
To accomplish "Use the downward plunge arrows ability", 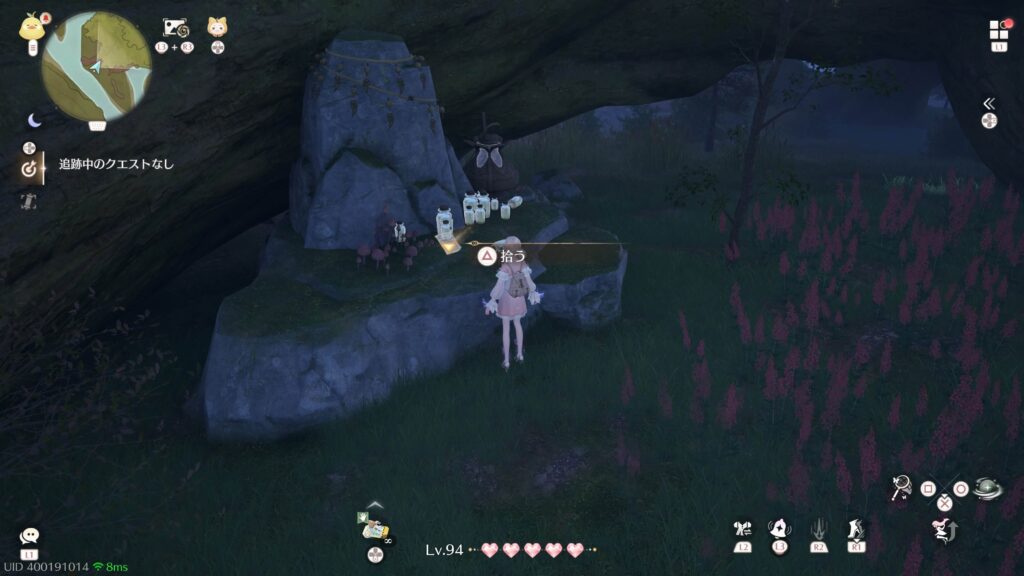I will (x=818, y=529).
